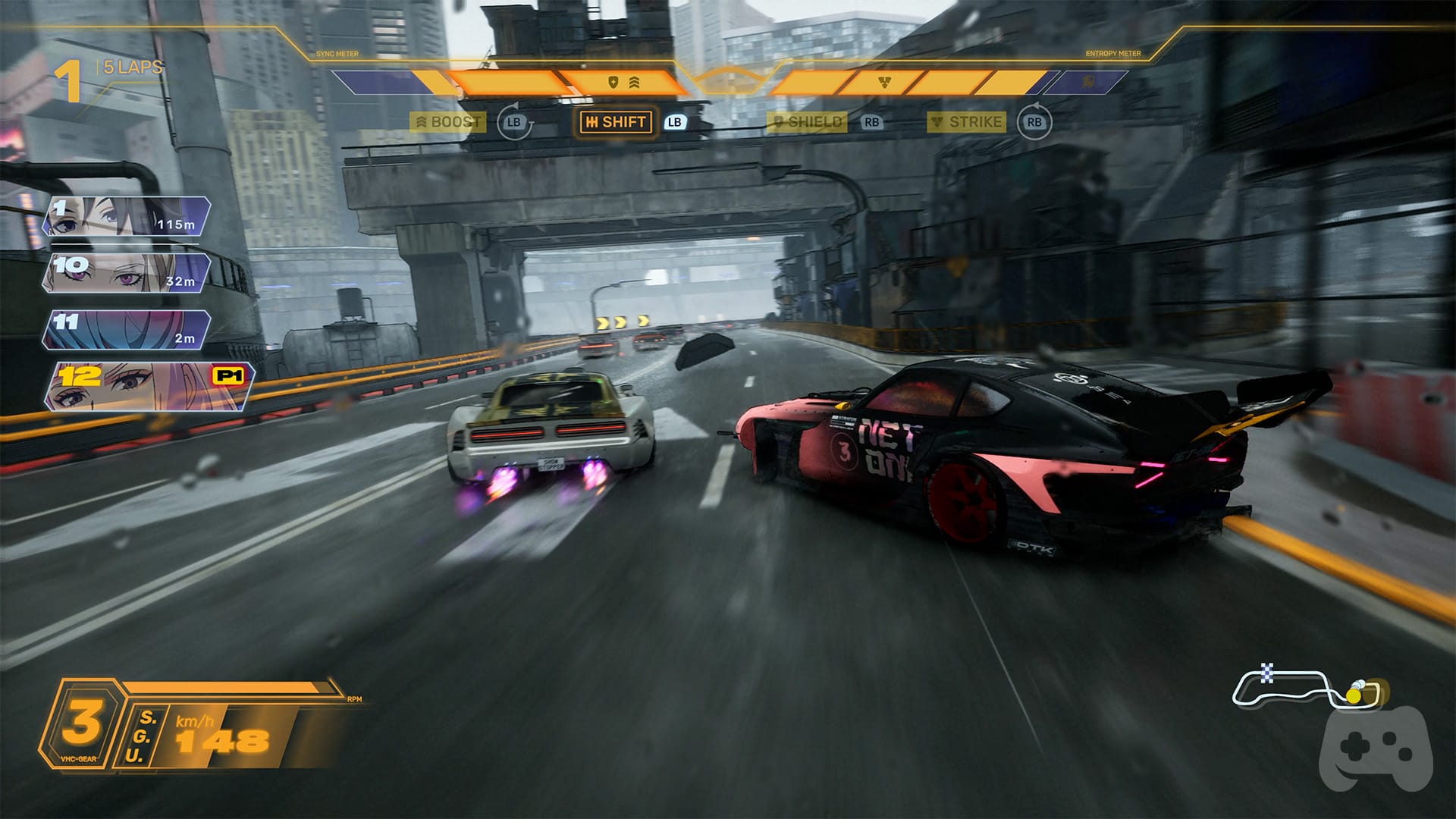
Task: Use the STRIKE ability label
Action: [967, 122]
